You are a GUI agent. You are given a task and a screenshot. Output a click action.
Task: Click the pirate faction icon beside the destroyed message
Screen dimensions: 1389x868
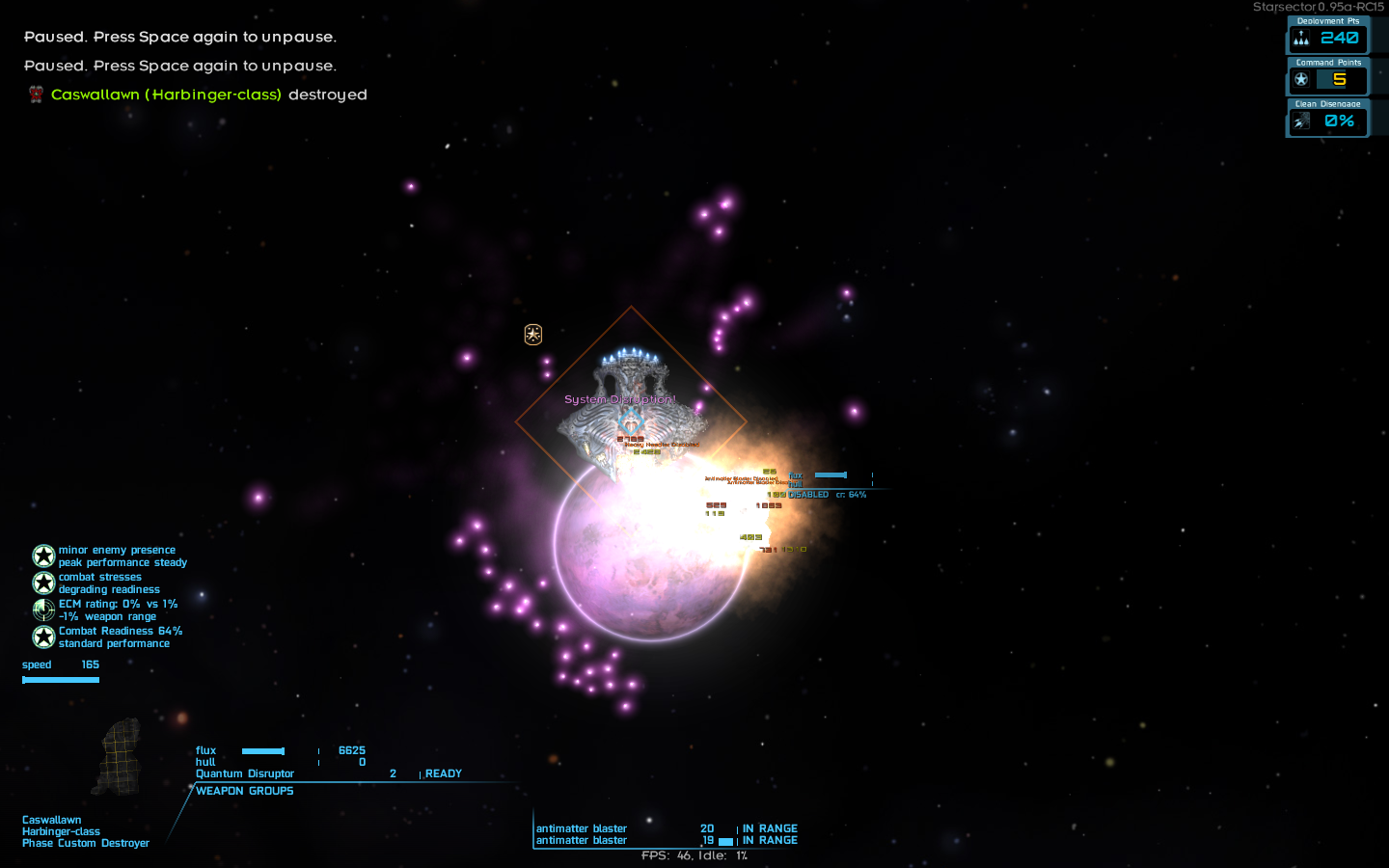click(x=36, y=95)
